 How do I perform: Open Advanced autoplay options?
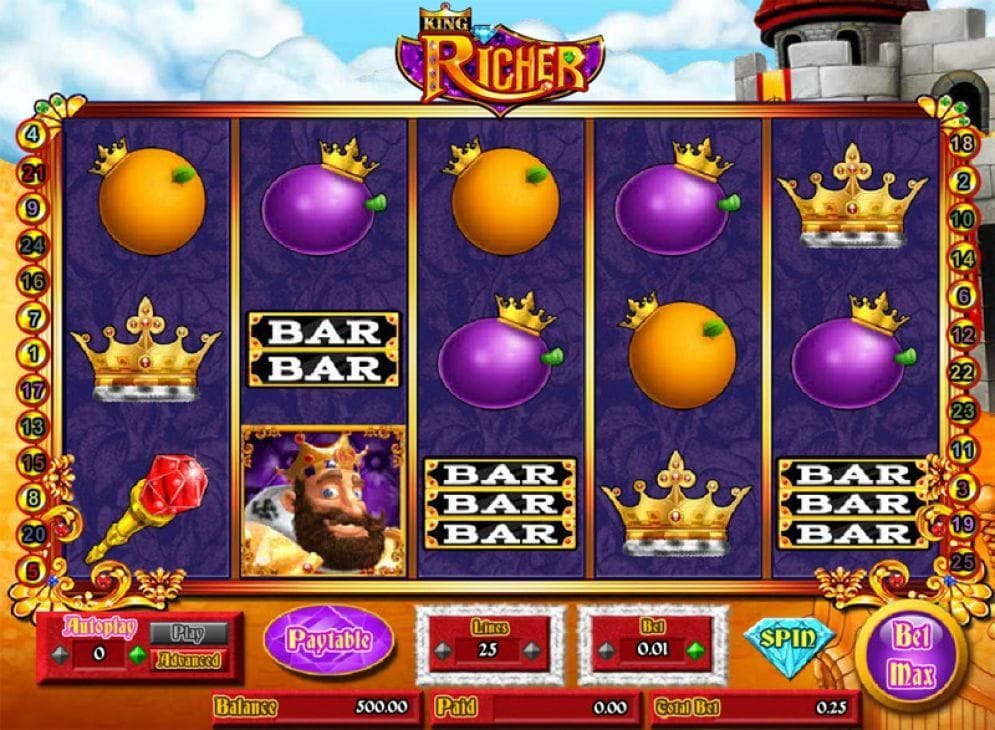pyautogui.click(x=188, y=660)
